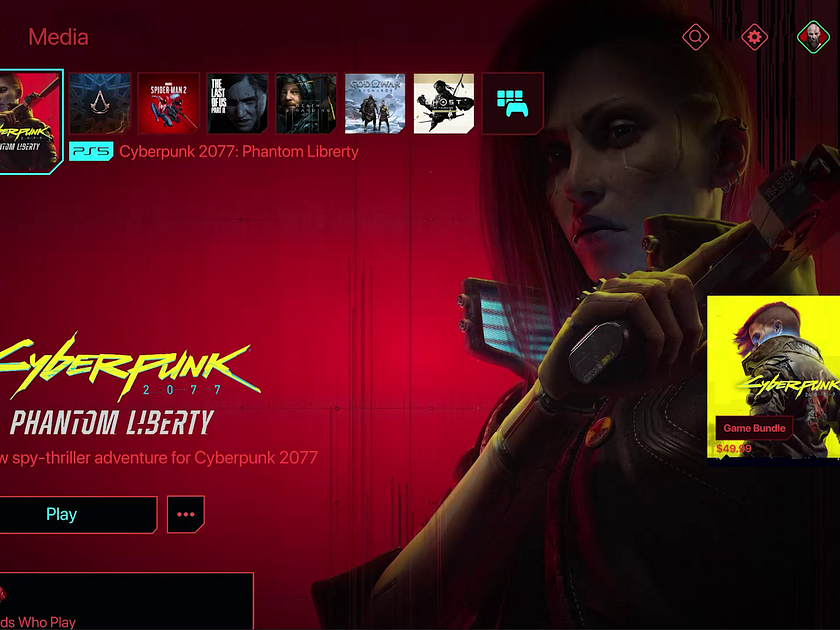Choose the Ghost of Tsushima tile
This screenshot has width=840, height=630.
[x=444, y=103]
